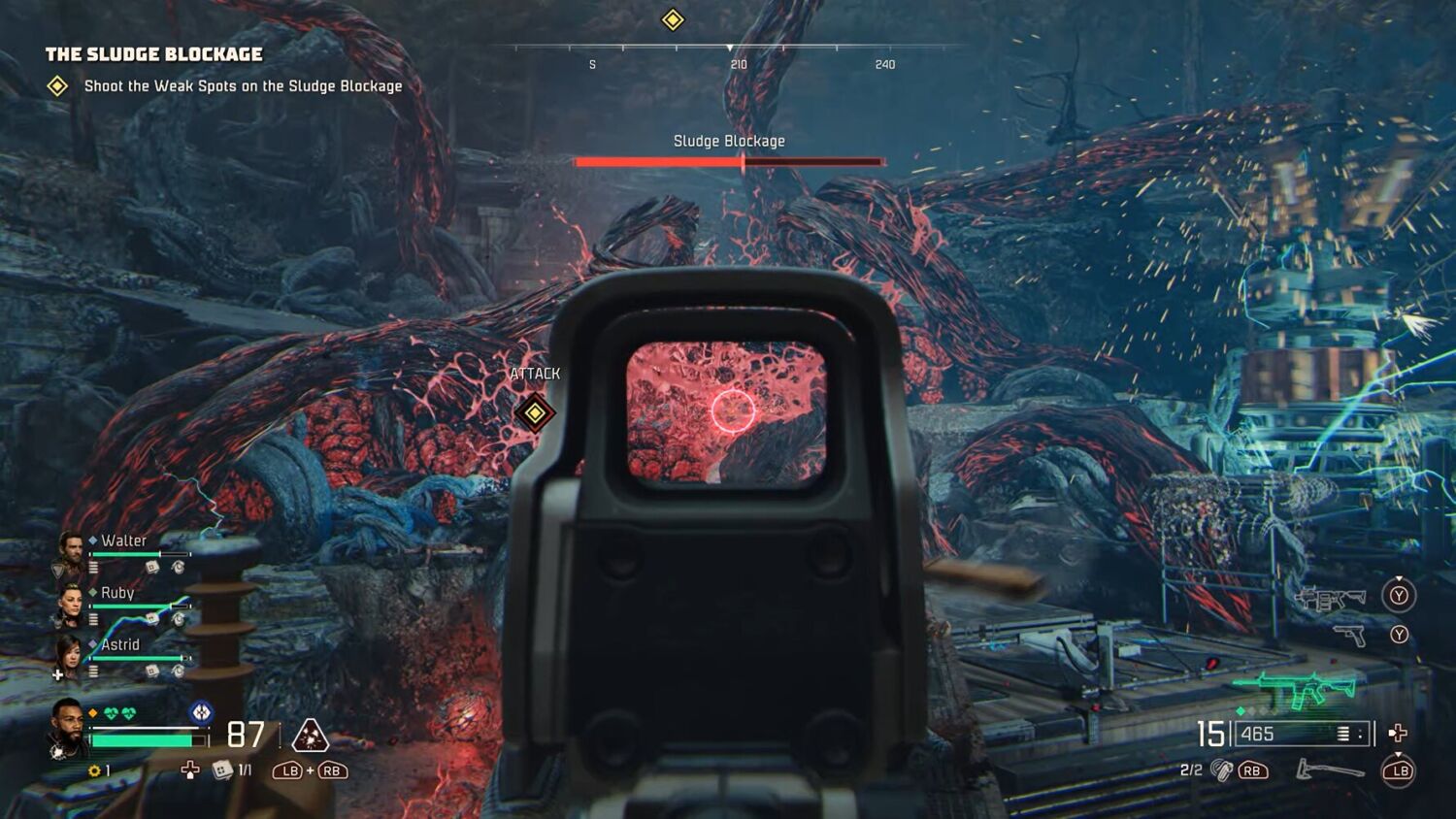
Task: Select the grenade throwable icon
Action: (1221, 770)
